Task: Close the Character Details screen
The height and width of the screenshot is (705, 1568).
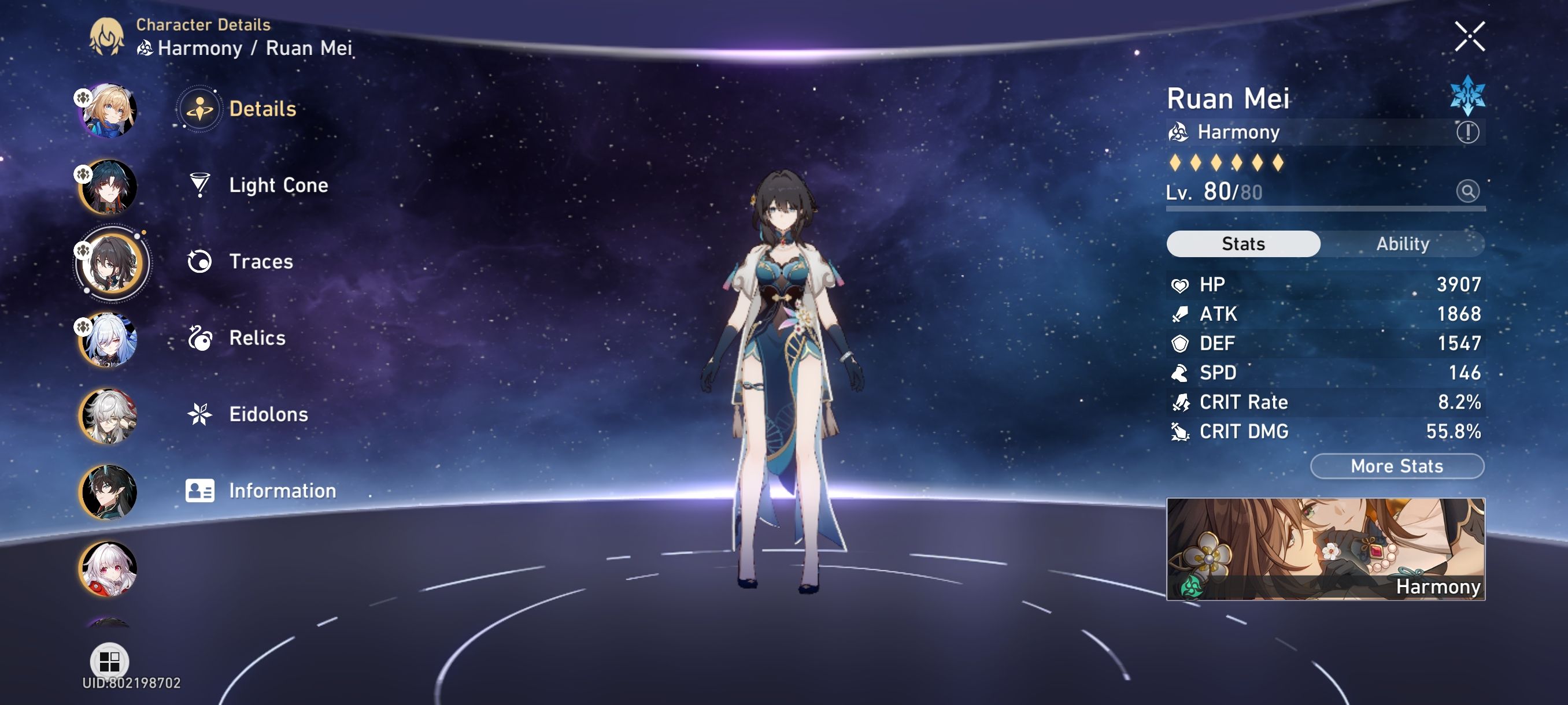Action: point(1471,36)
